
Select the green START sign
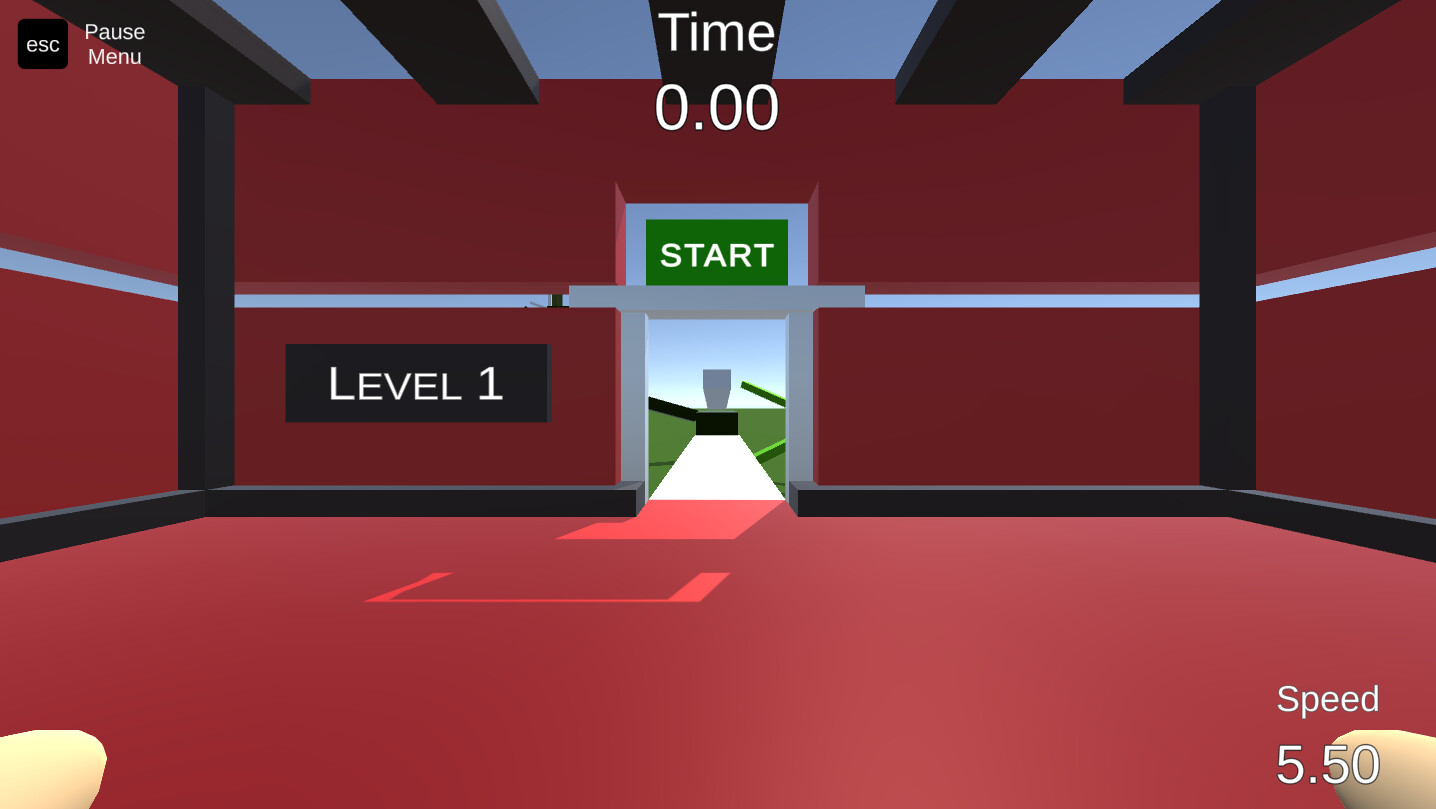(715, 252)
